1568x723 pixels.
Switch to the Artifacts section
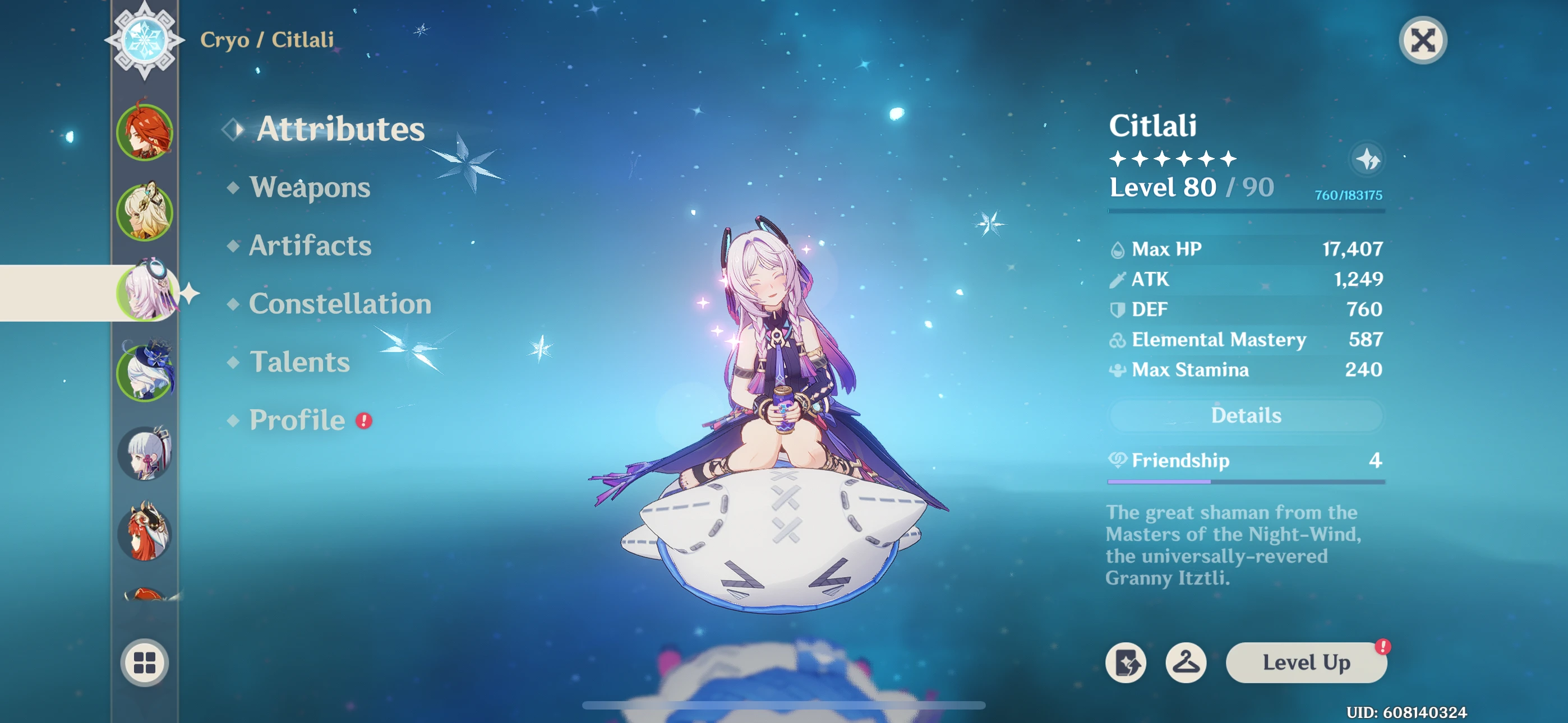(311, 246)
